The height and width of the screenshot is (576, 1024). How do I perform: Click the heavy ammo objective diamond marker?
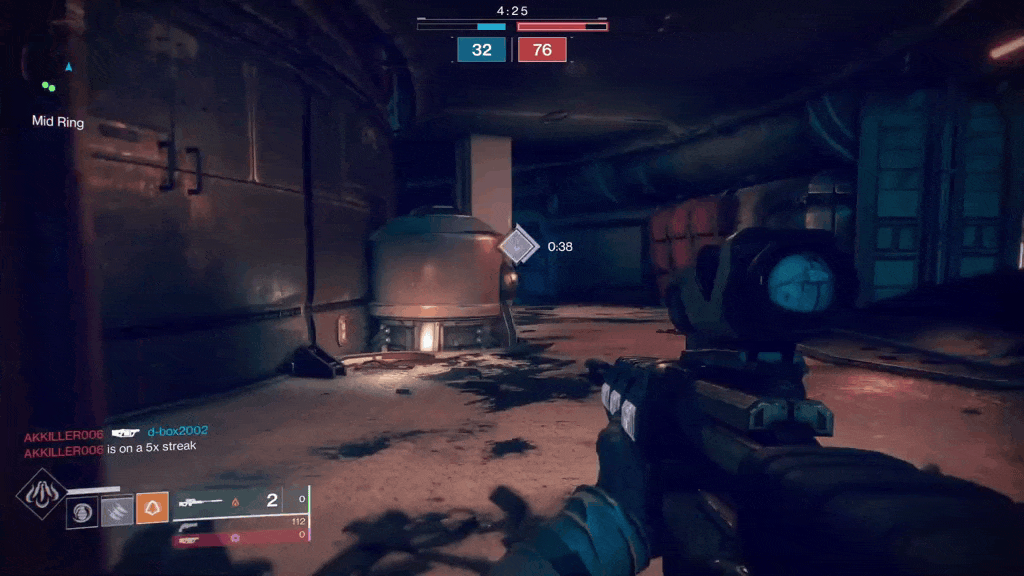point(518,245)
